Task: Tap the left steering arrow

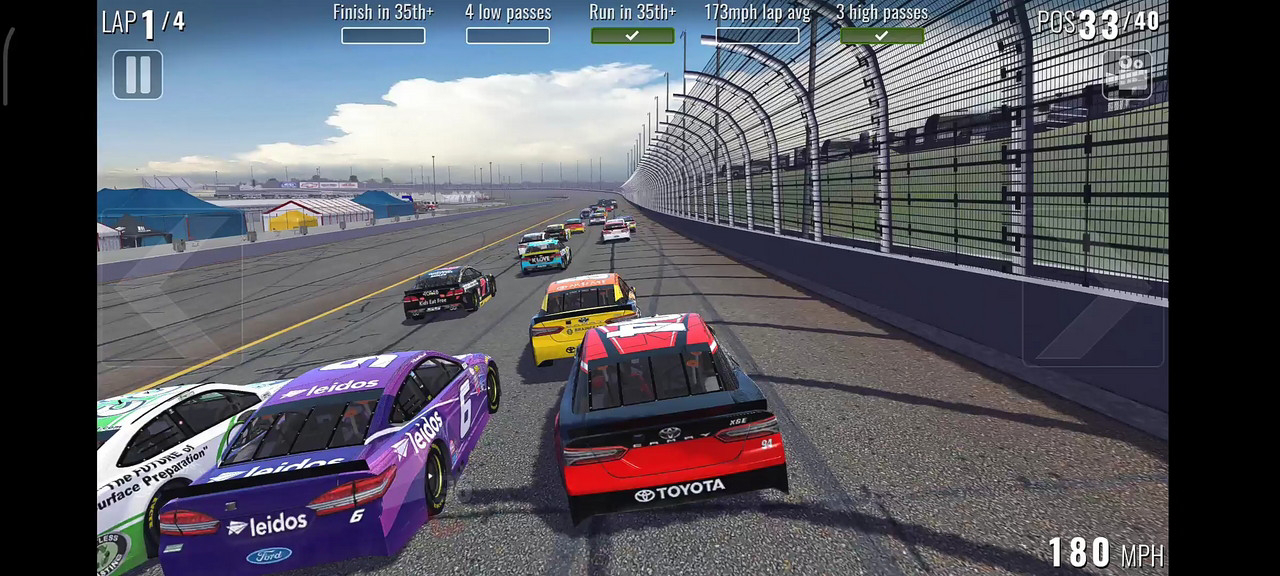Action: [x=172, y=305]
